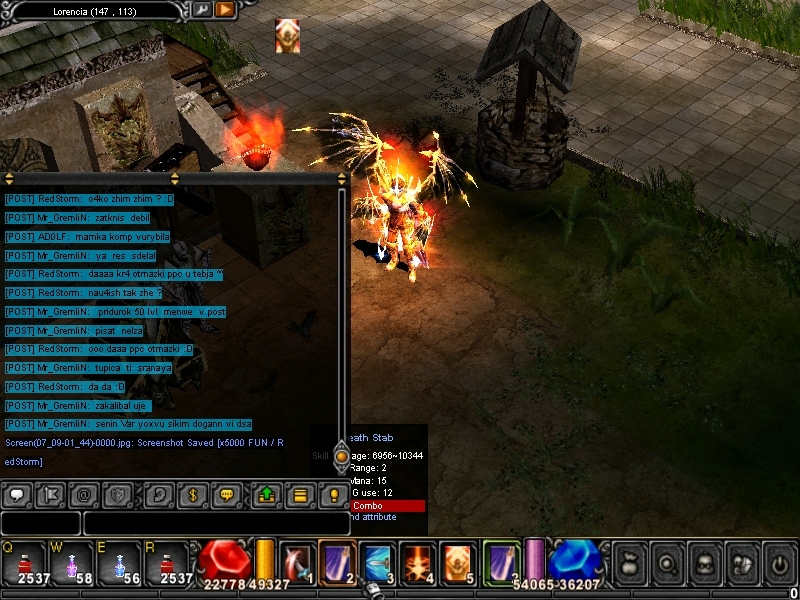Click the green arrow chat window button
800x600 pixels.
click(x=267, y=494)
